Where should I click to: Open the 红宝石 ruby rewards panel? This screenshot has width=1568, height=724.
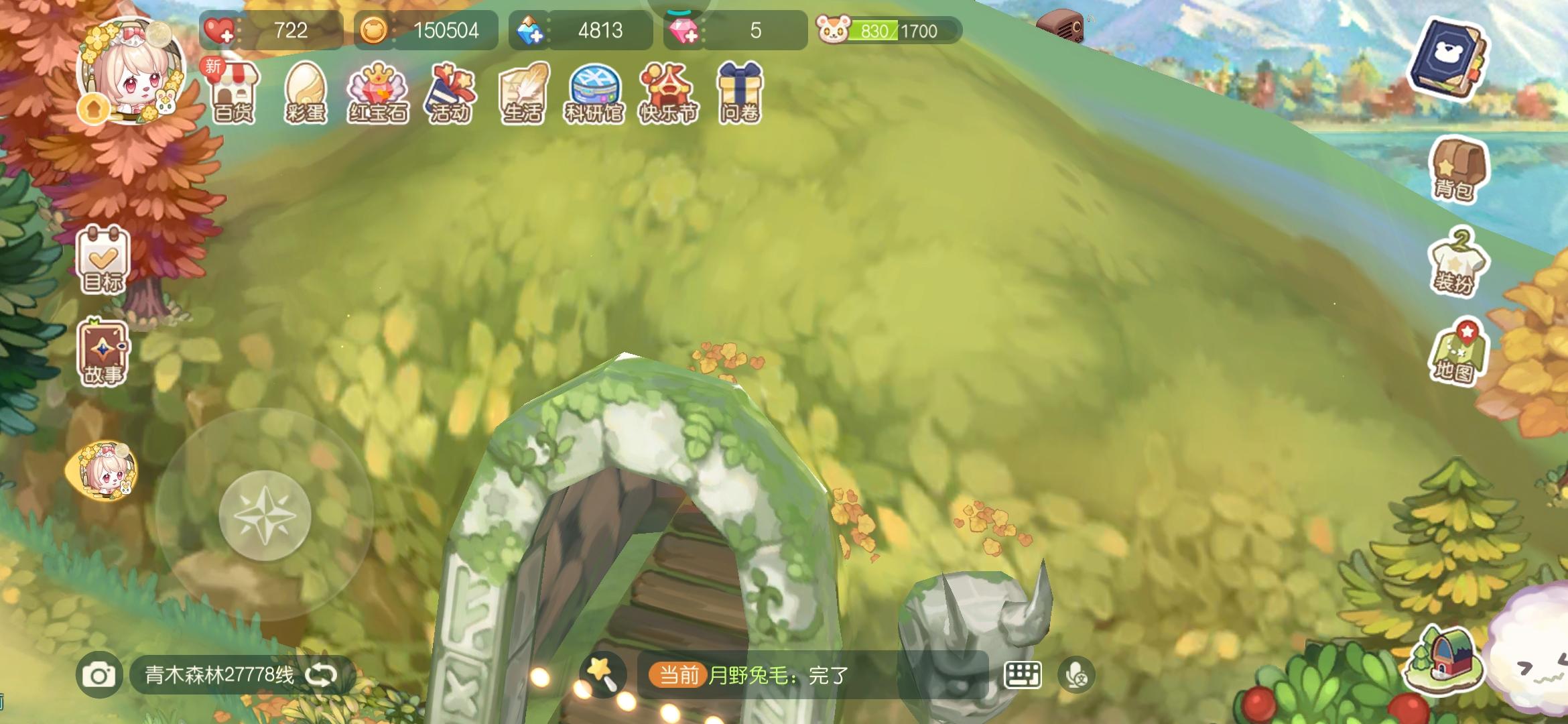(x=379, y=94)
